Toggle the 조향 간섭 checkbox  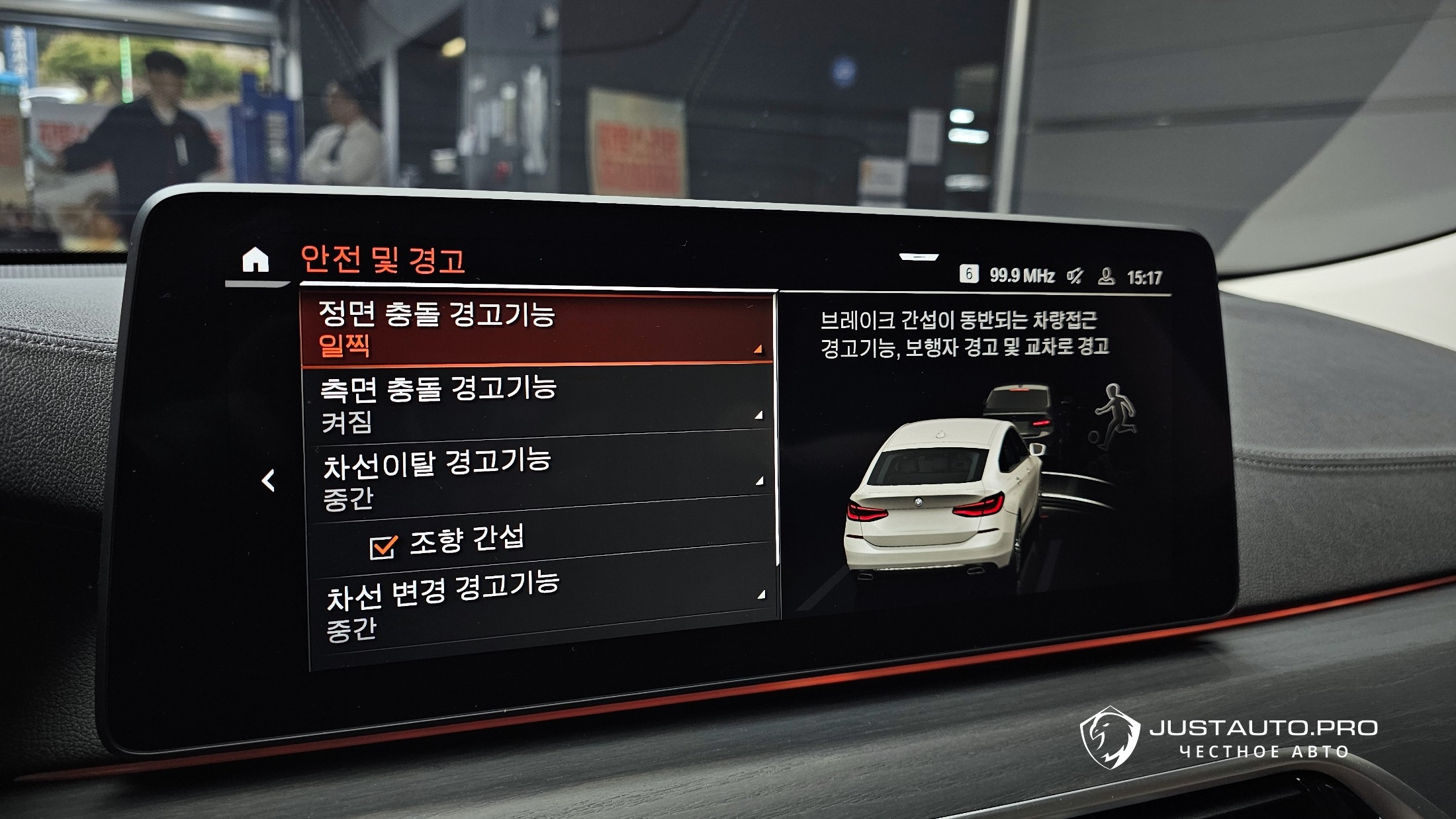point(384,546)
